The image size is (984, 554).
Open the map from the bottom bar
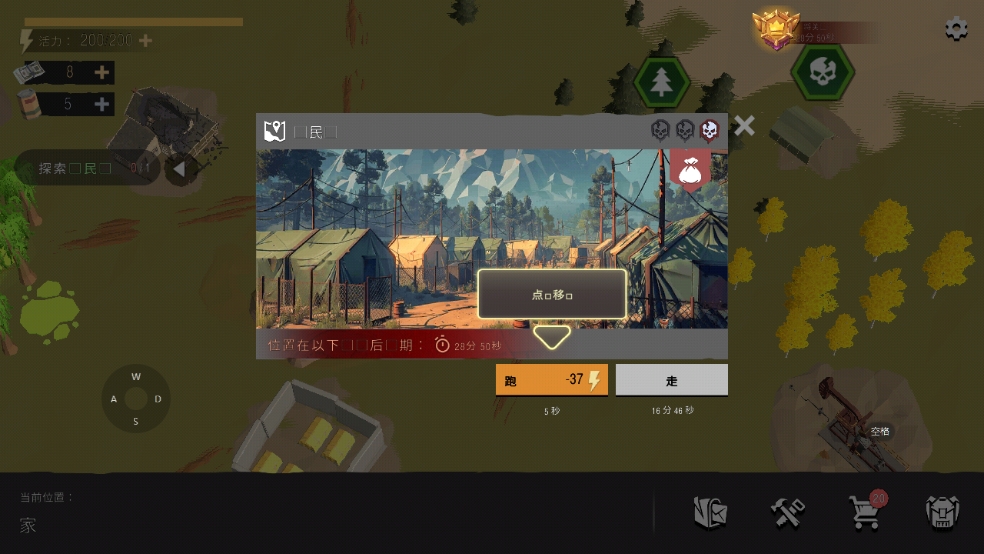(x=710, y=513)
